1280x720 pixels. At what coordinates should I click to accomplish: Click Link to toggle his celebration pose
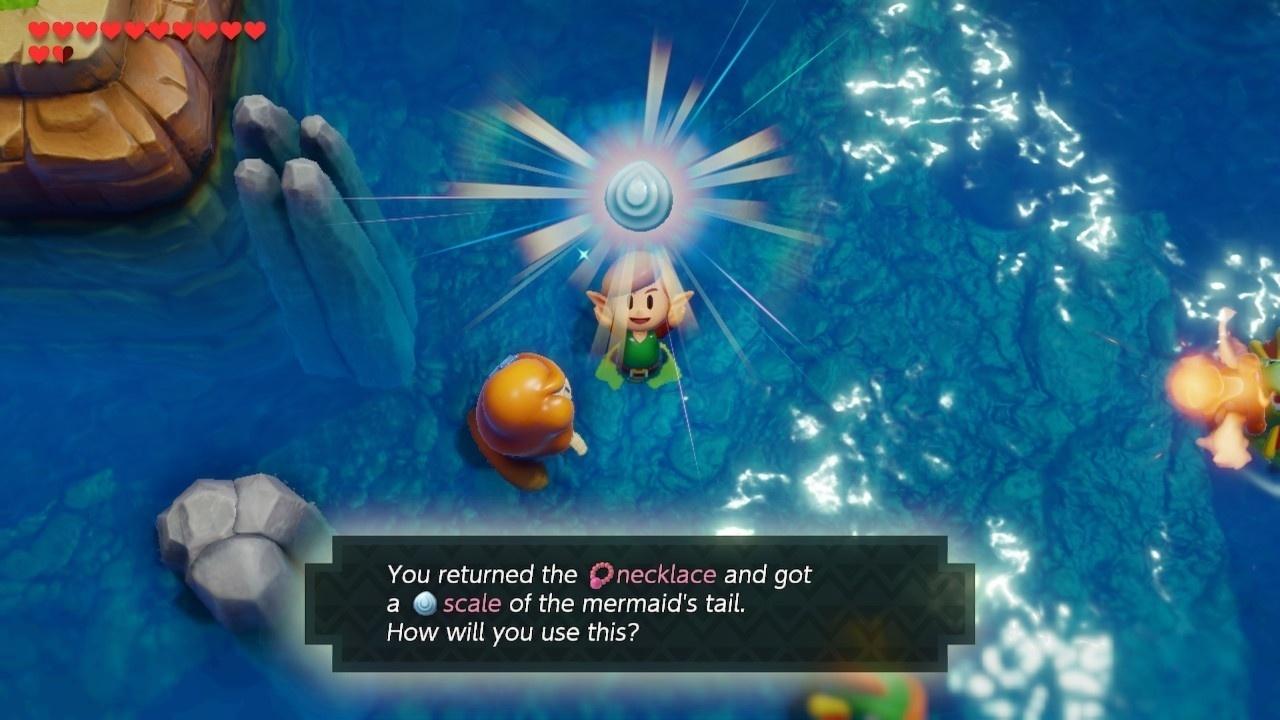640,320
